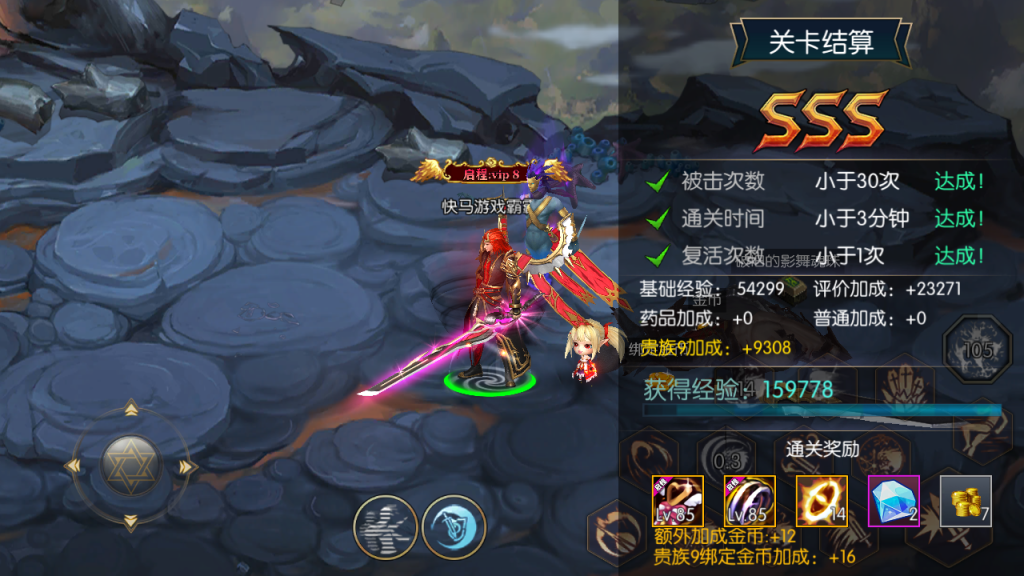The width and height of the screenshot is (1024, 576).
Task: Activate the round dash skill button
Action: pos(385,527)
